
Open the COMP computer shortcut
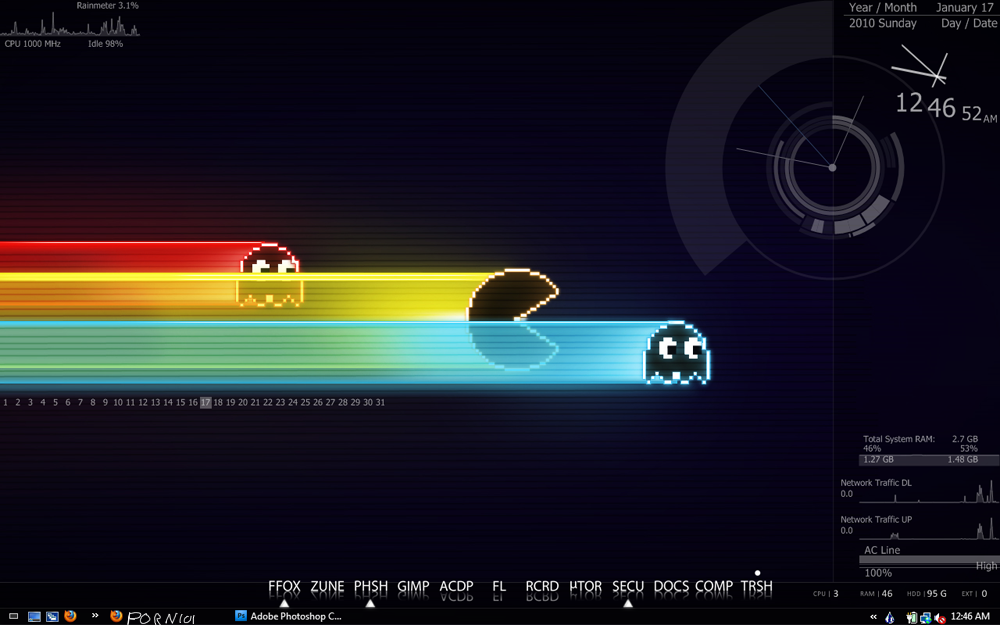(x=714, y=587)
